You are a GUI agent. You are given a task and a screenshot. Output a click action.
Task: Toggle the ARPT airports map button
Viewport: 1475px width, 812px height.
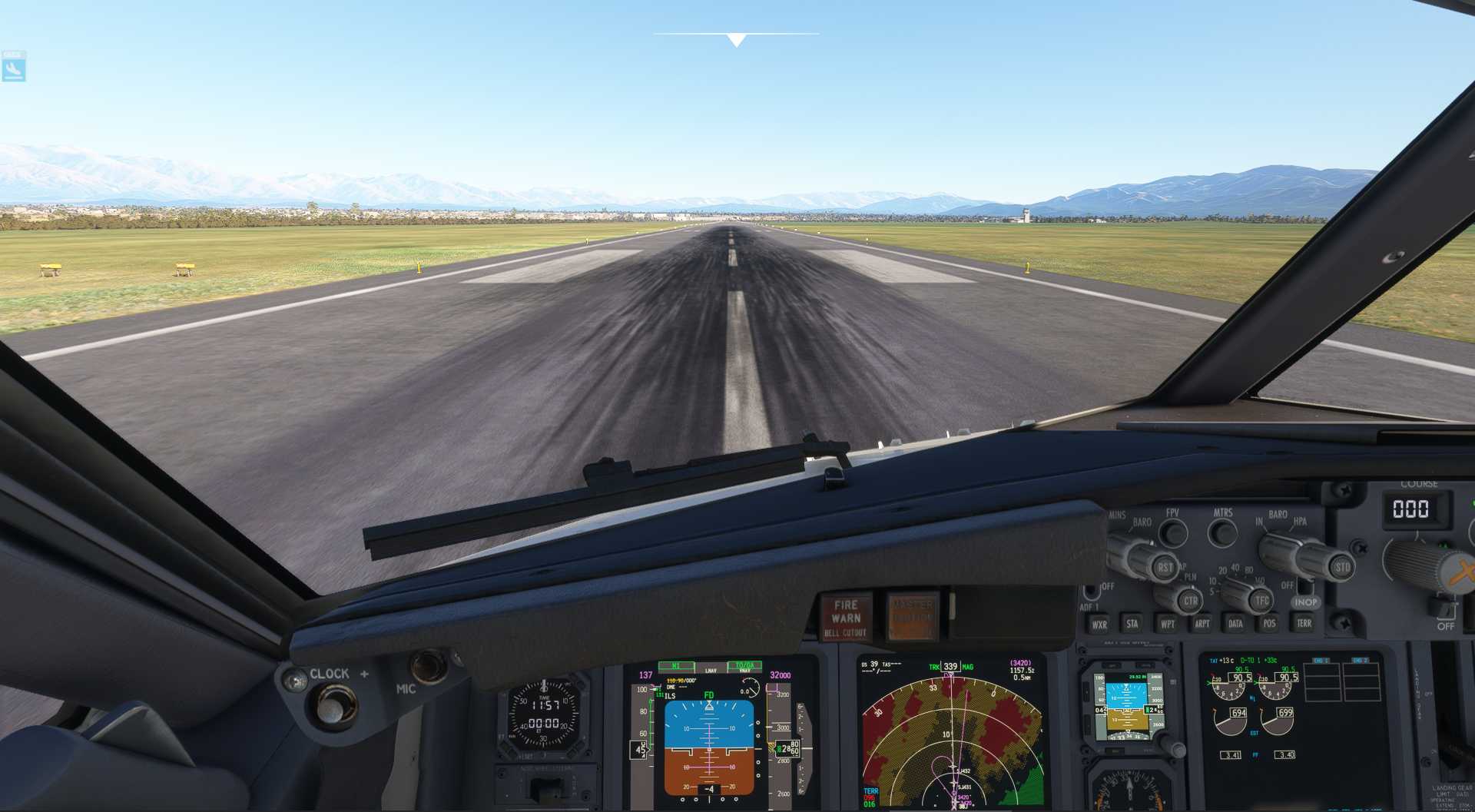pyautogui.click(x=1202, y=624)
